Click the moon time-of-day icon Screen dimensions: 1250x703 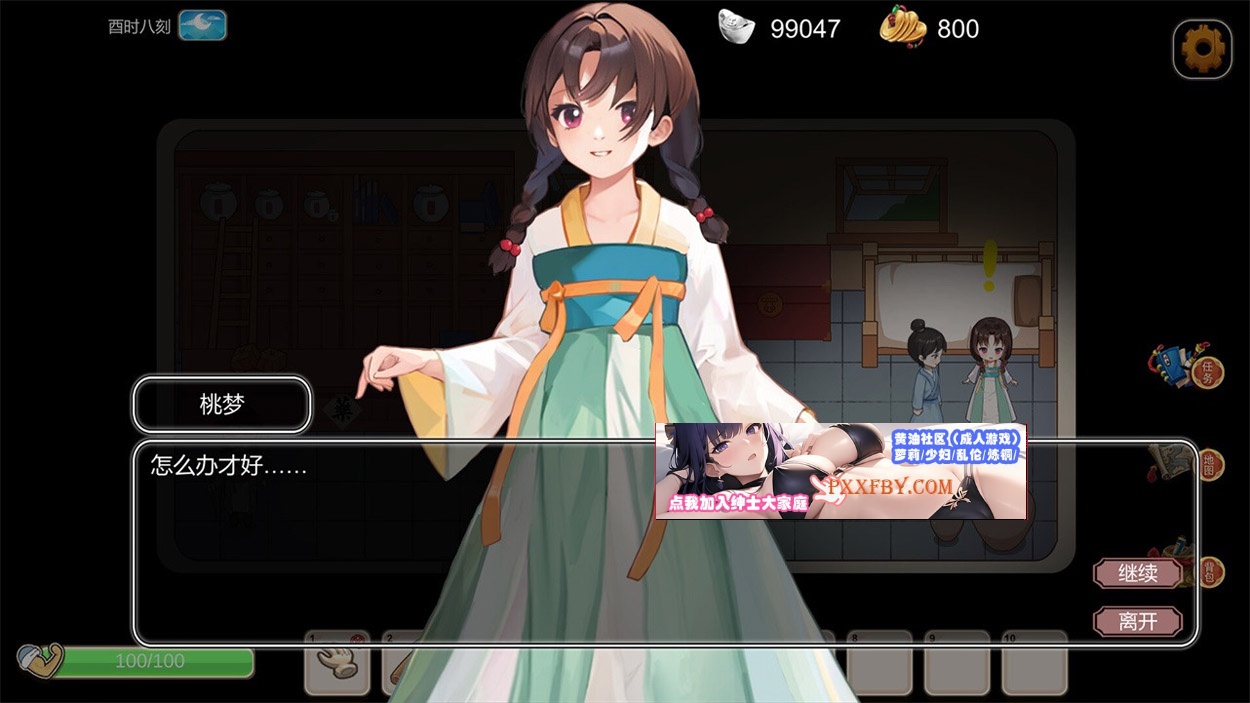tap(202, 26)
